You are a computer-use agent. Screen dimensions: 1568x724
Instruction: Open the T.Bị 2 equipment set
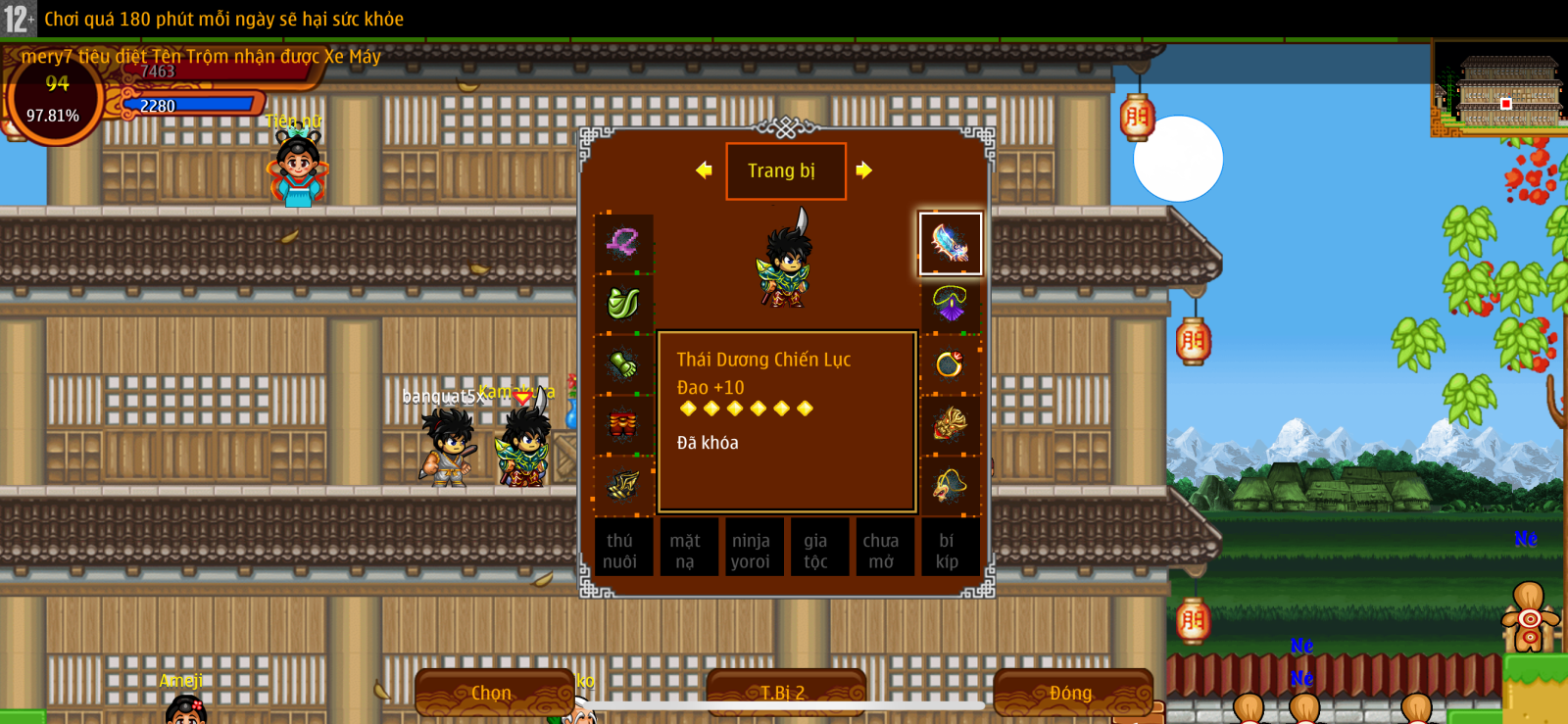coord(785,693)
